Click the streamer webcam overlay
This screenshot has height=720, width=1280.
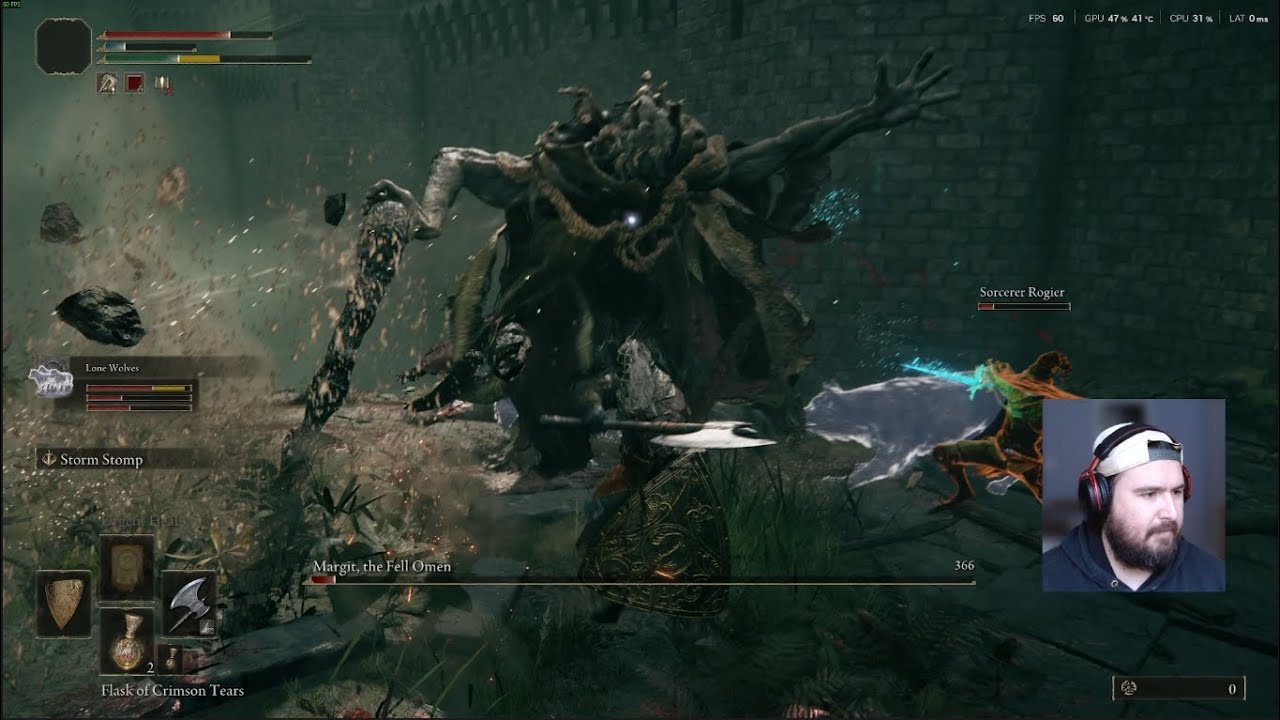point(1133,495)
